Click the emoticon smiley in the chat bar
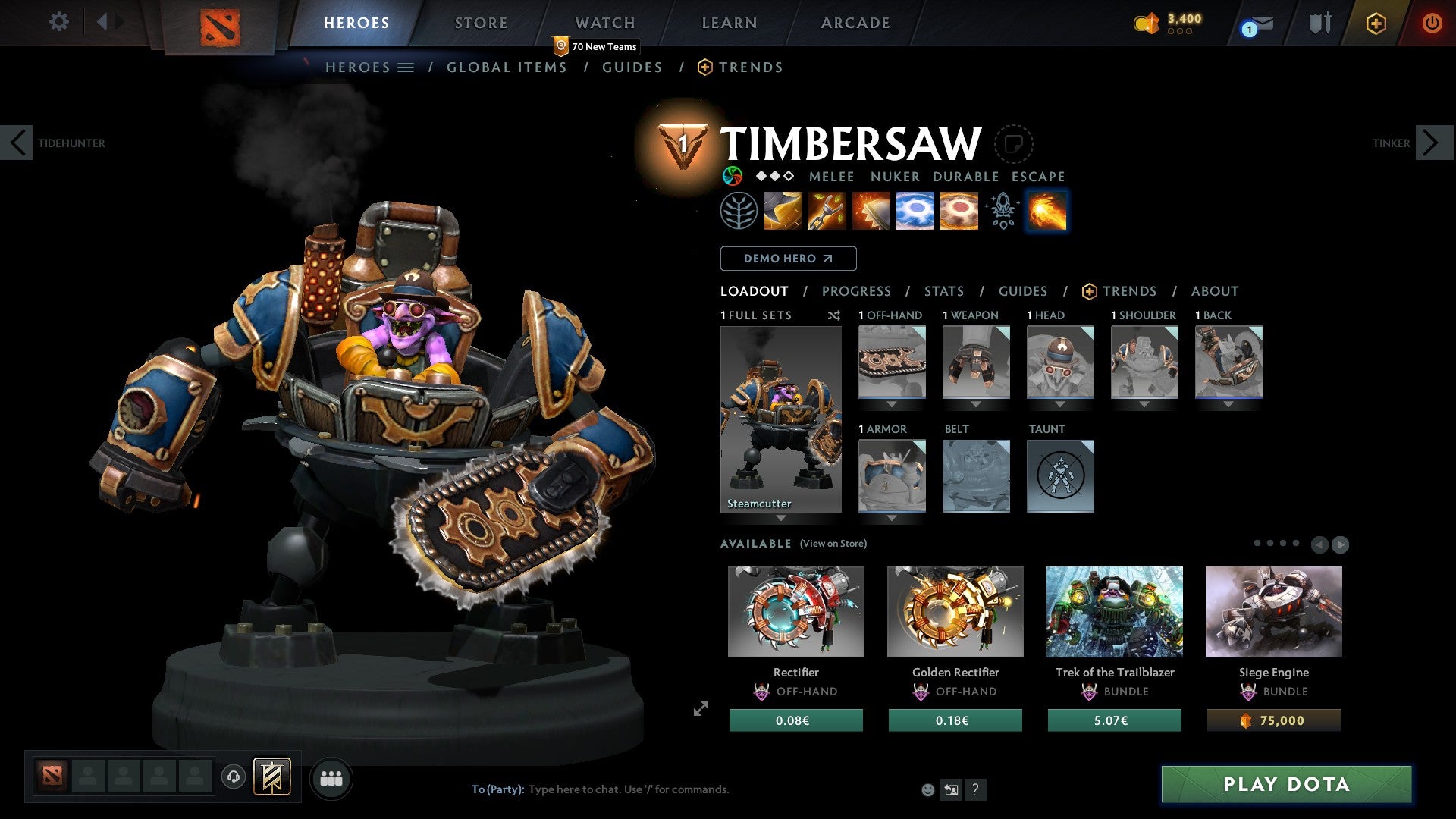This screenshot has width=1456, height=819. pyautogui.click(x=927, y=789)
